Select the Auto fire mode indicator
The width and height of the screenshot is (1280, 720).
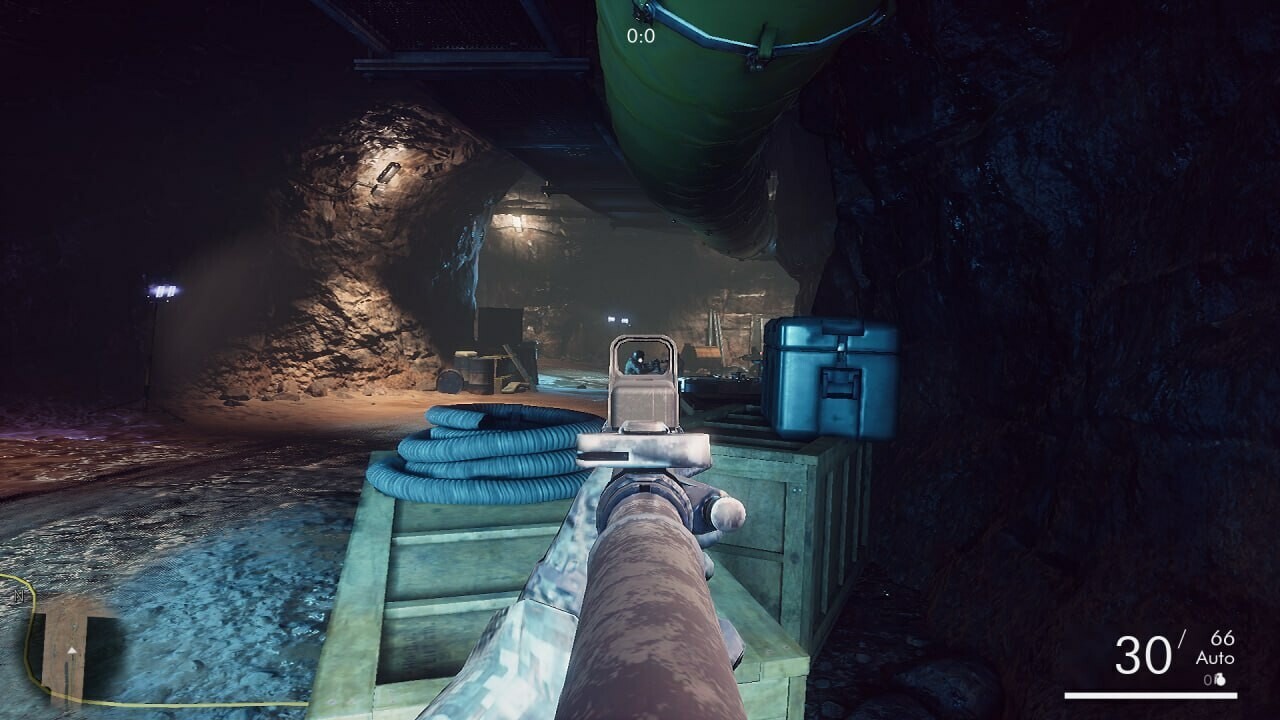coord(1216,657)
